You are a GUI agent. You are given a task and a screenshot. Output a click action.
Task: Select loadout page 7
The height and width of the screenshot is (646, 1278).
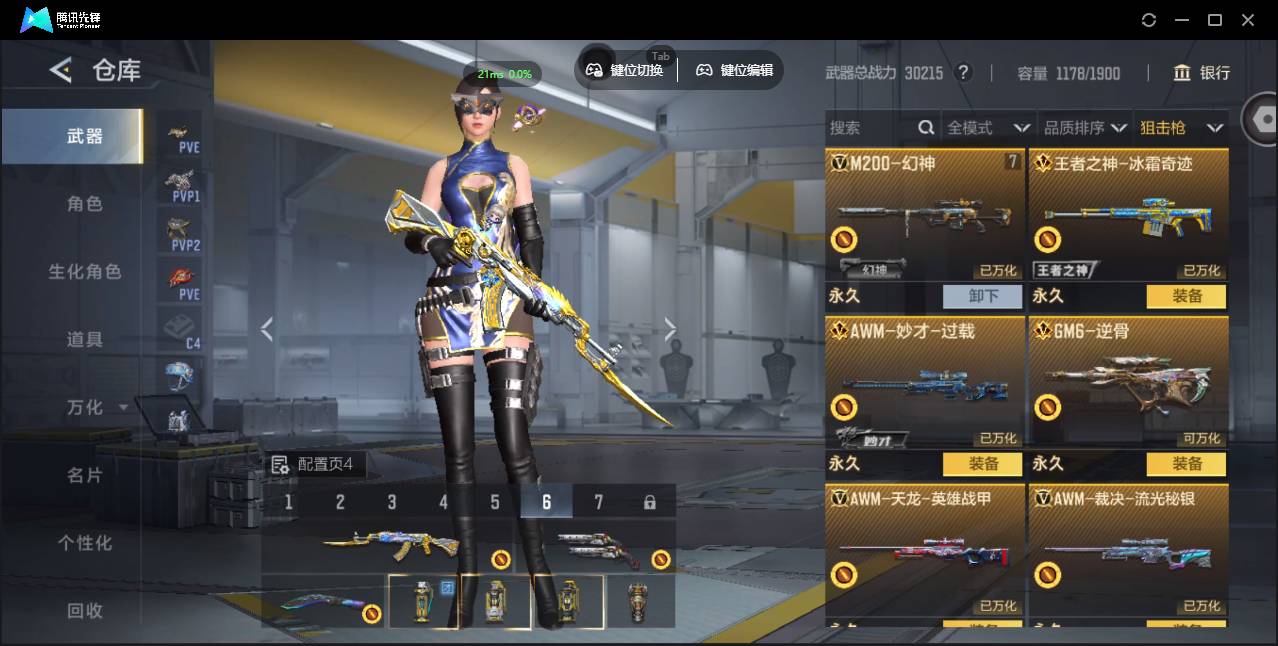598,502
